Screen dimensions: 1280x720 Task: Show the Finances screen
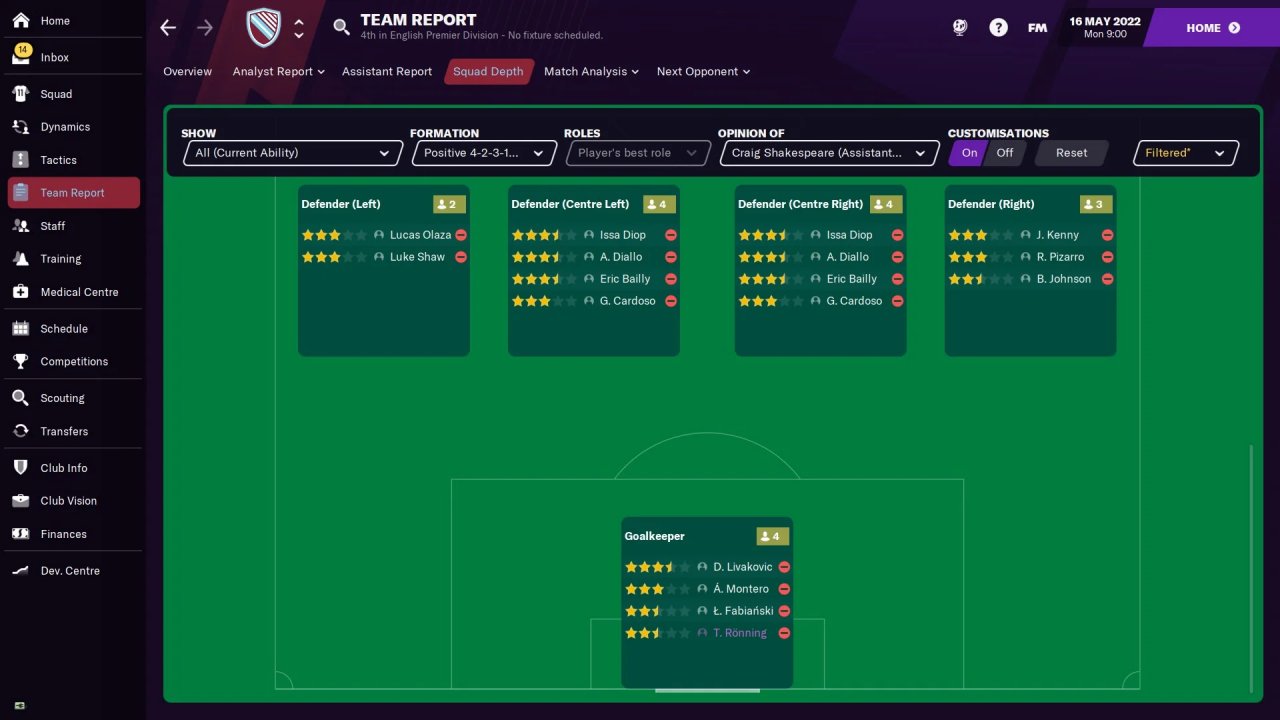[x=63, y=534]
